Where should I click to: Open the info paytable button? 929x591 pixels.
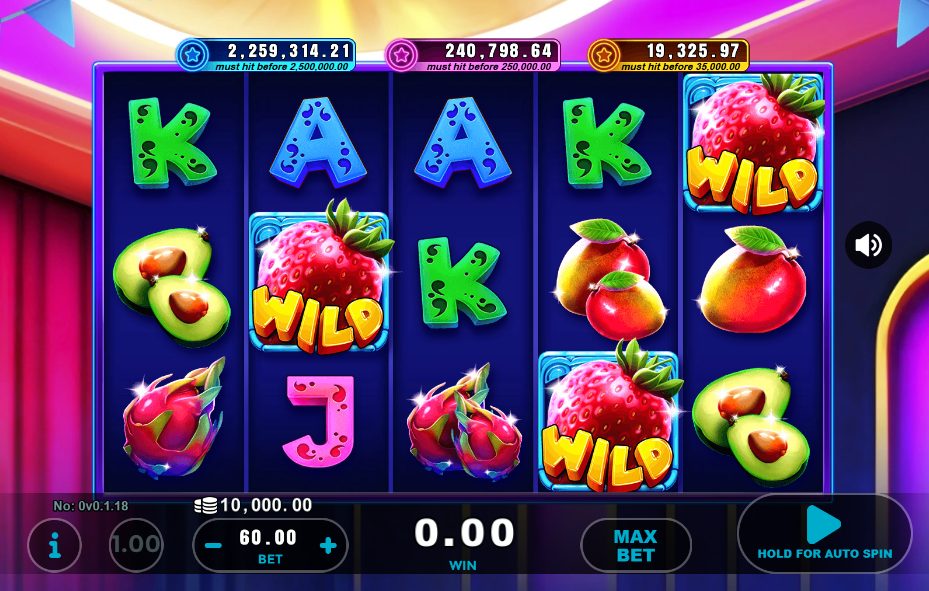click(x=54, y=545)
